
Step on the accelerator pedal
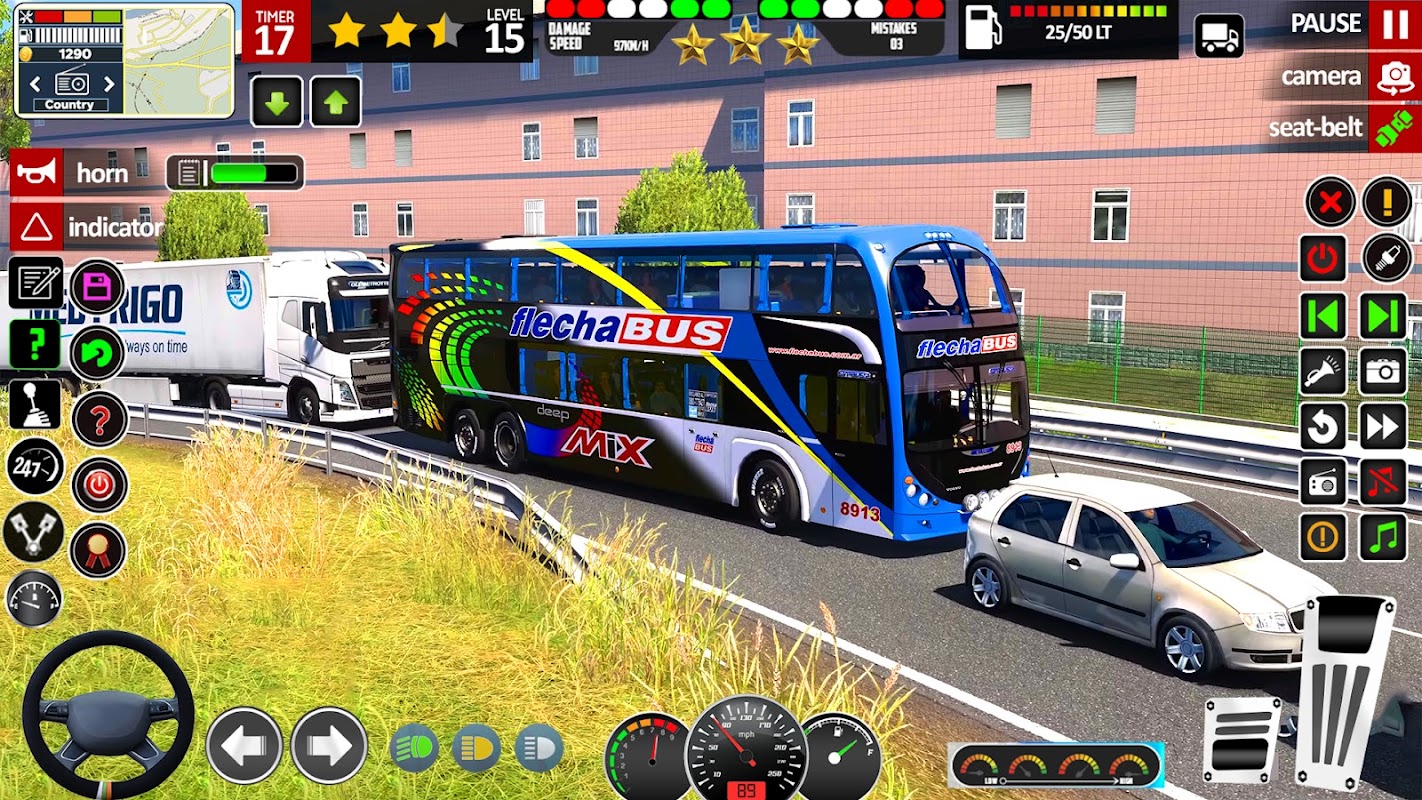[x=1343, y=690]
